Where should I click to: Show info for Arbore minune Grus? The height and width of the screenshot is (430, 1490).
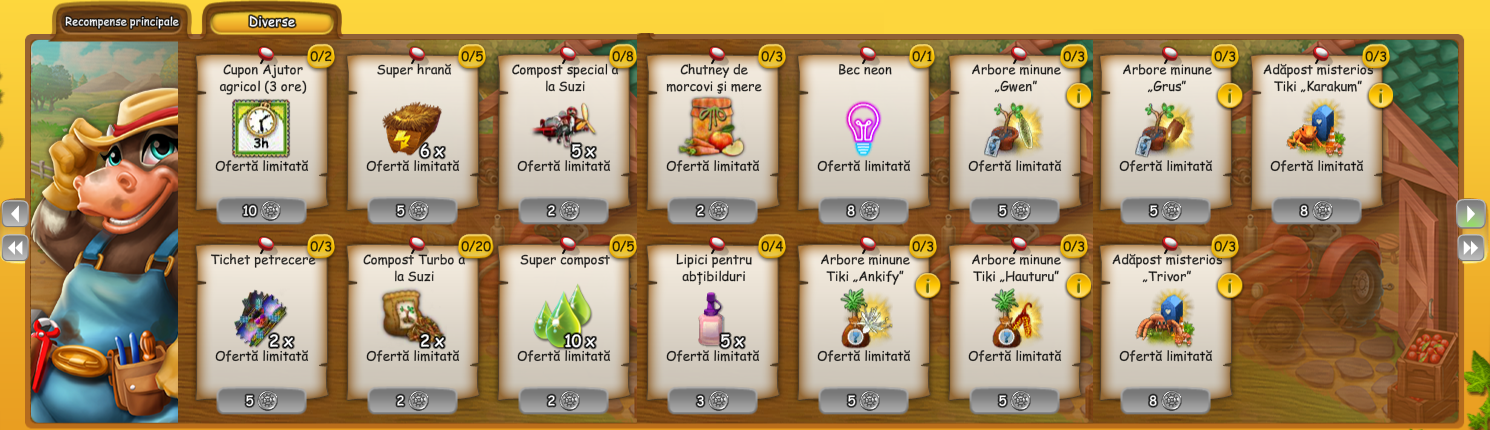pyautogui.click(x=1229, y=96)
